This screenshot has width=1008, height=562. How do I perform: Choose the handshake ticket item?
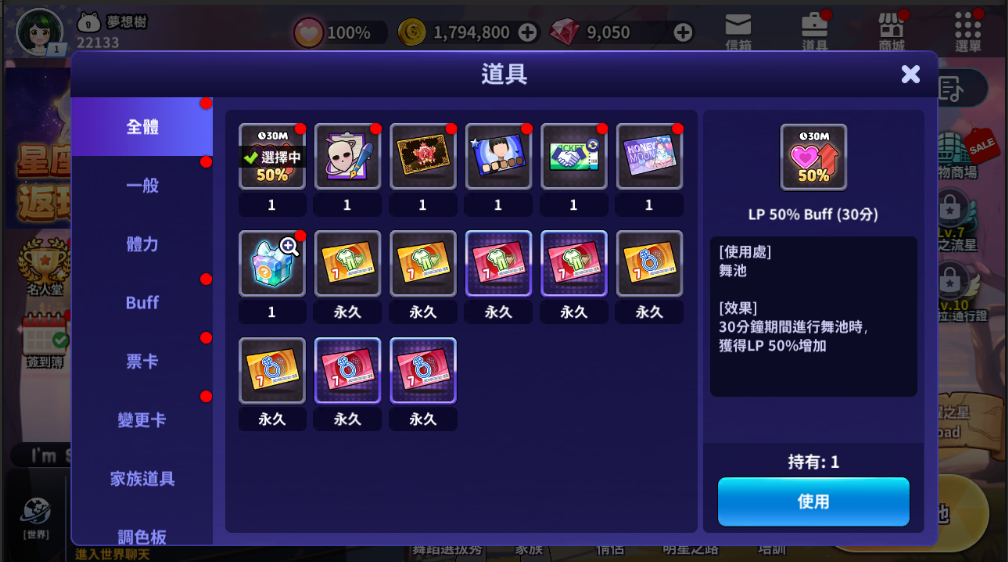tap(573, 156)
